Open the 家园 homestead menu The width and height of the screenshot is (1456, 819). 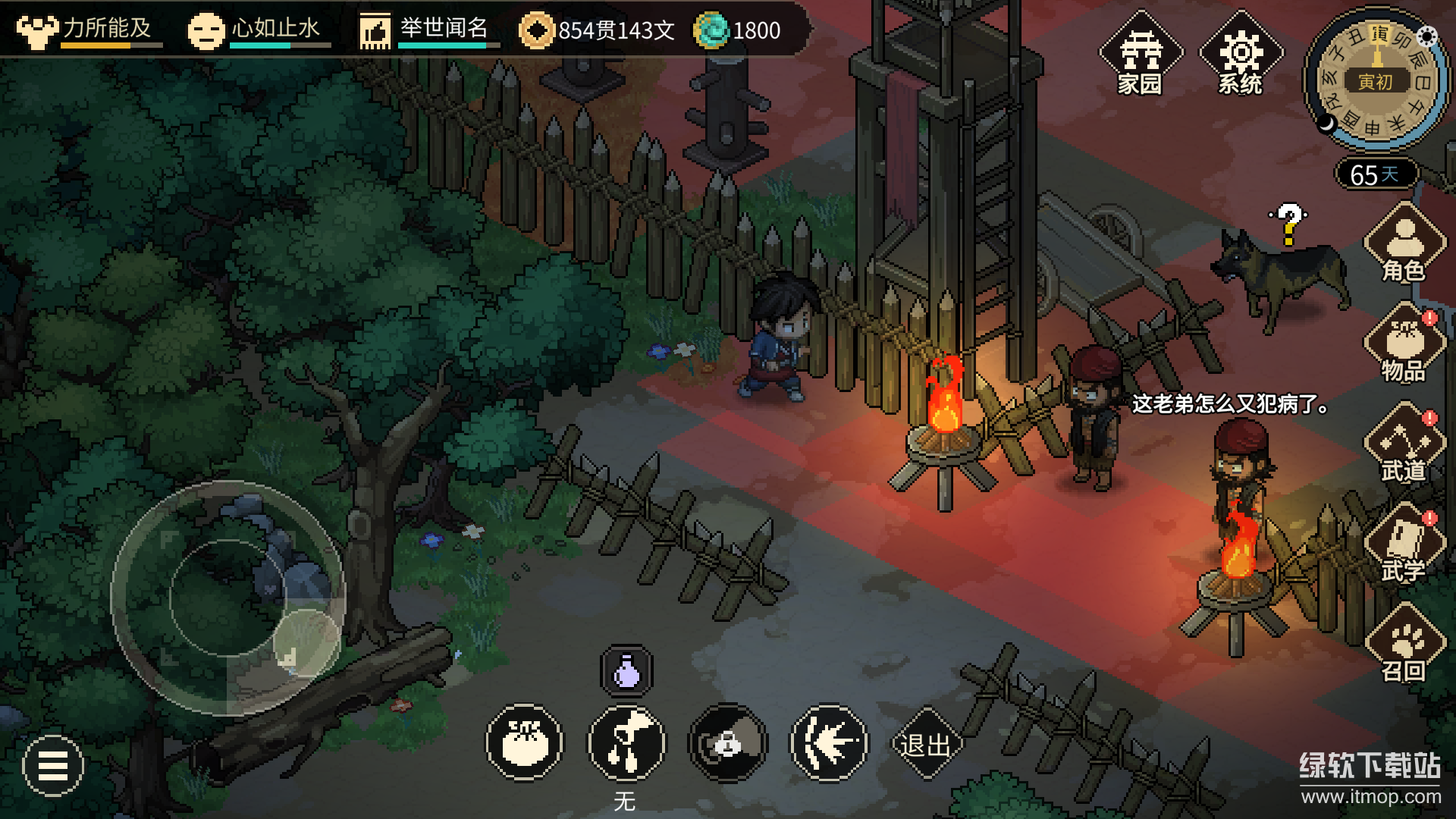1140,56
